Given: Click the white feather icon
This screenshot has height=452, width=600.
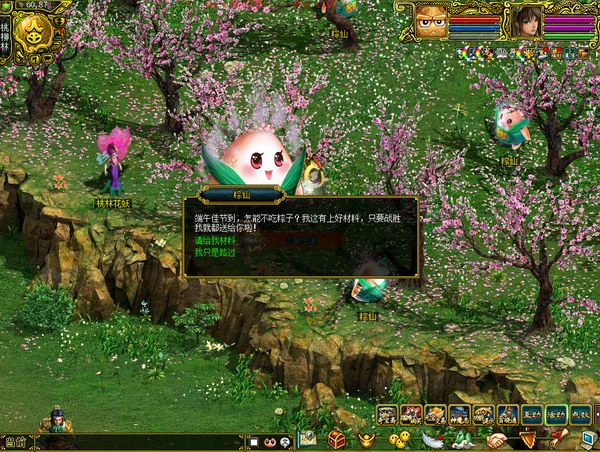Looking at the screenshot, I should [x=432, y=439].
